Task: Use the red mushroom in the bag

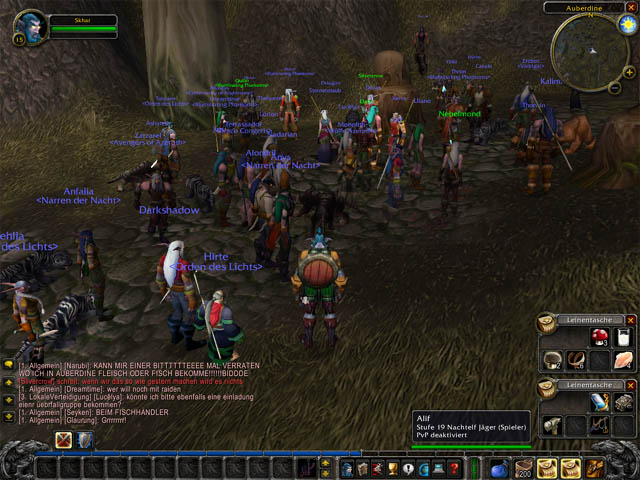Action: click(597, 336)
